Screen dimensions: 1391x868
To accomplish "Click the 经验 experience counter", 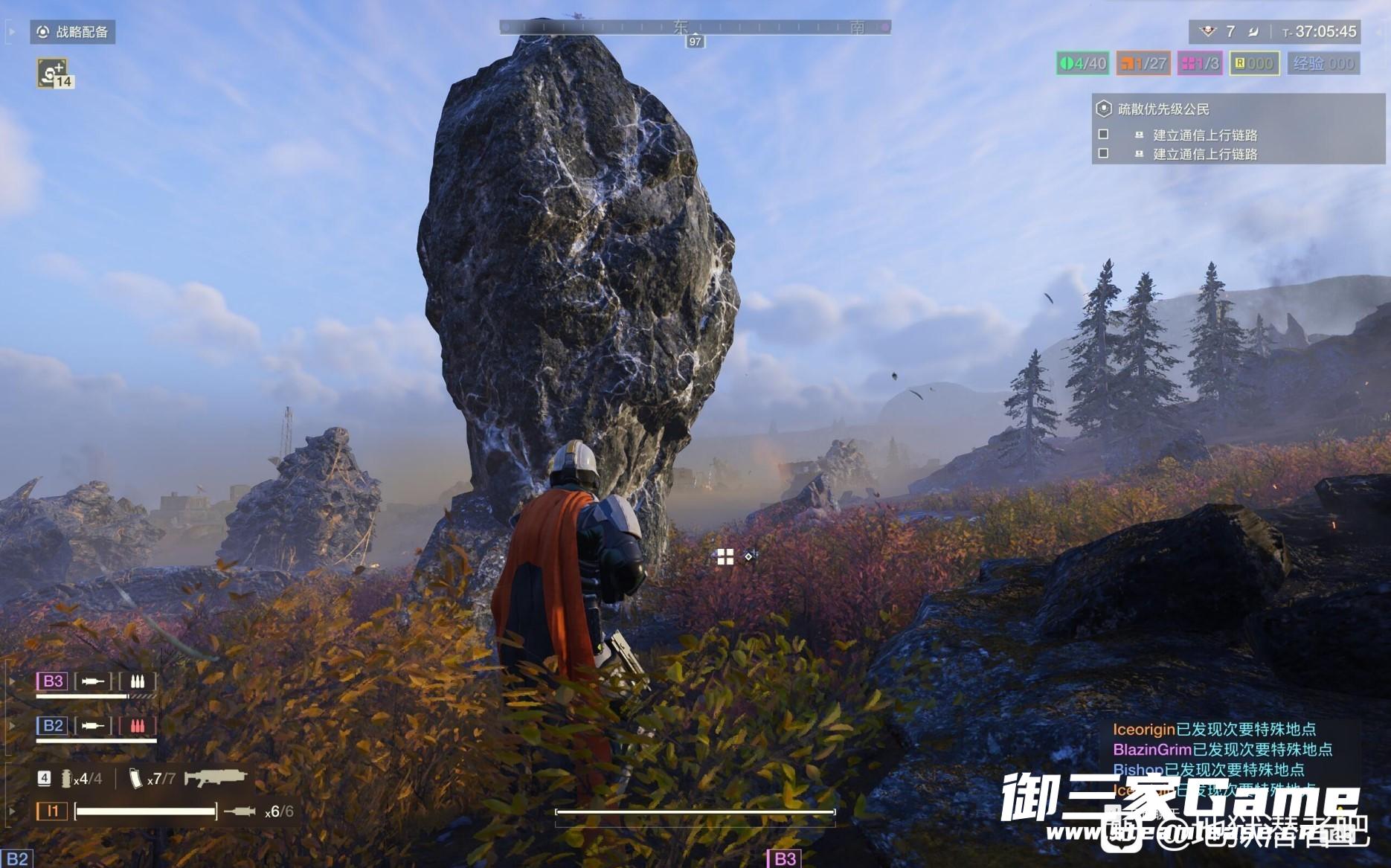I will [1323, 63].
